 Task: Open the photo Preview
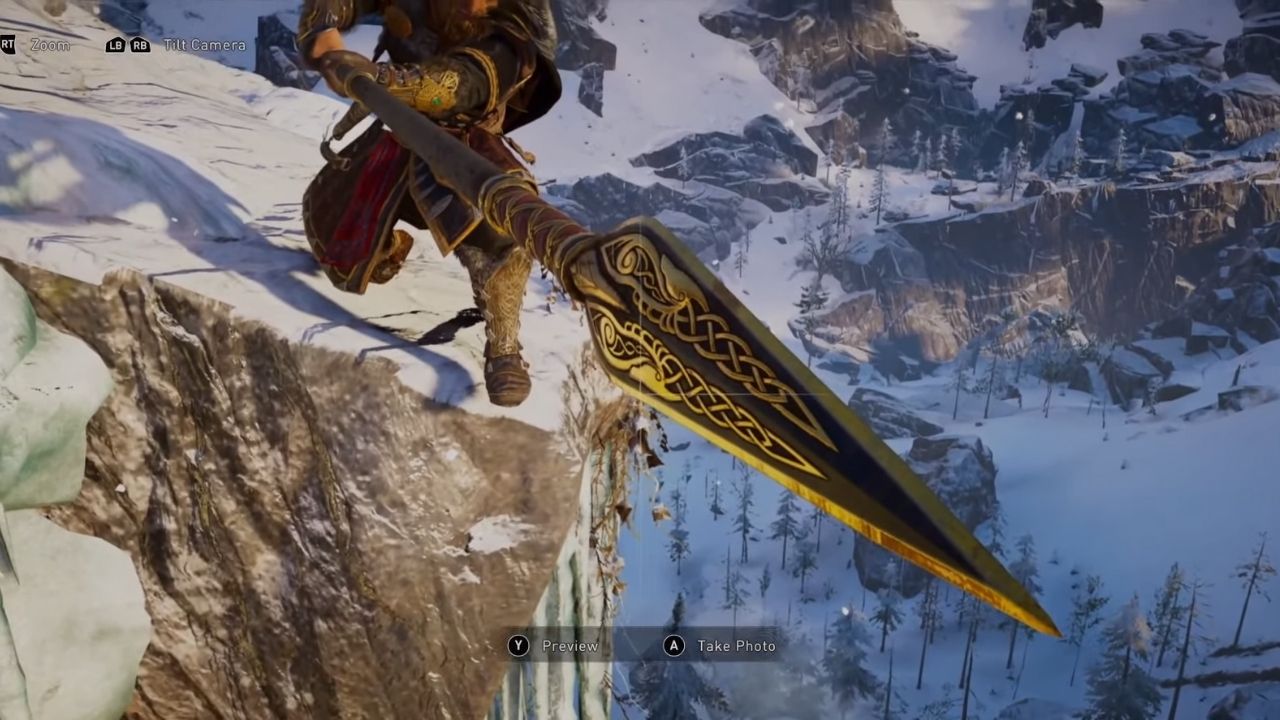pyautogui.click(x=556, y=646)
